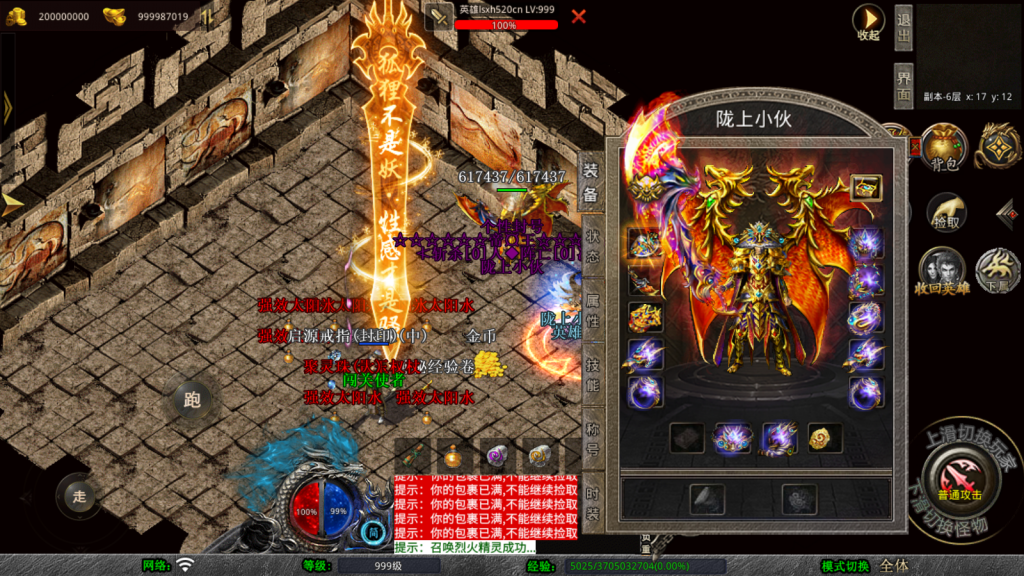Click the round 简 button by the orb
Screen dimensions: 1024x576
click(373, 531)
